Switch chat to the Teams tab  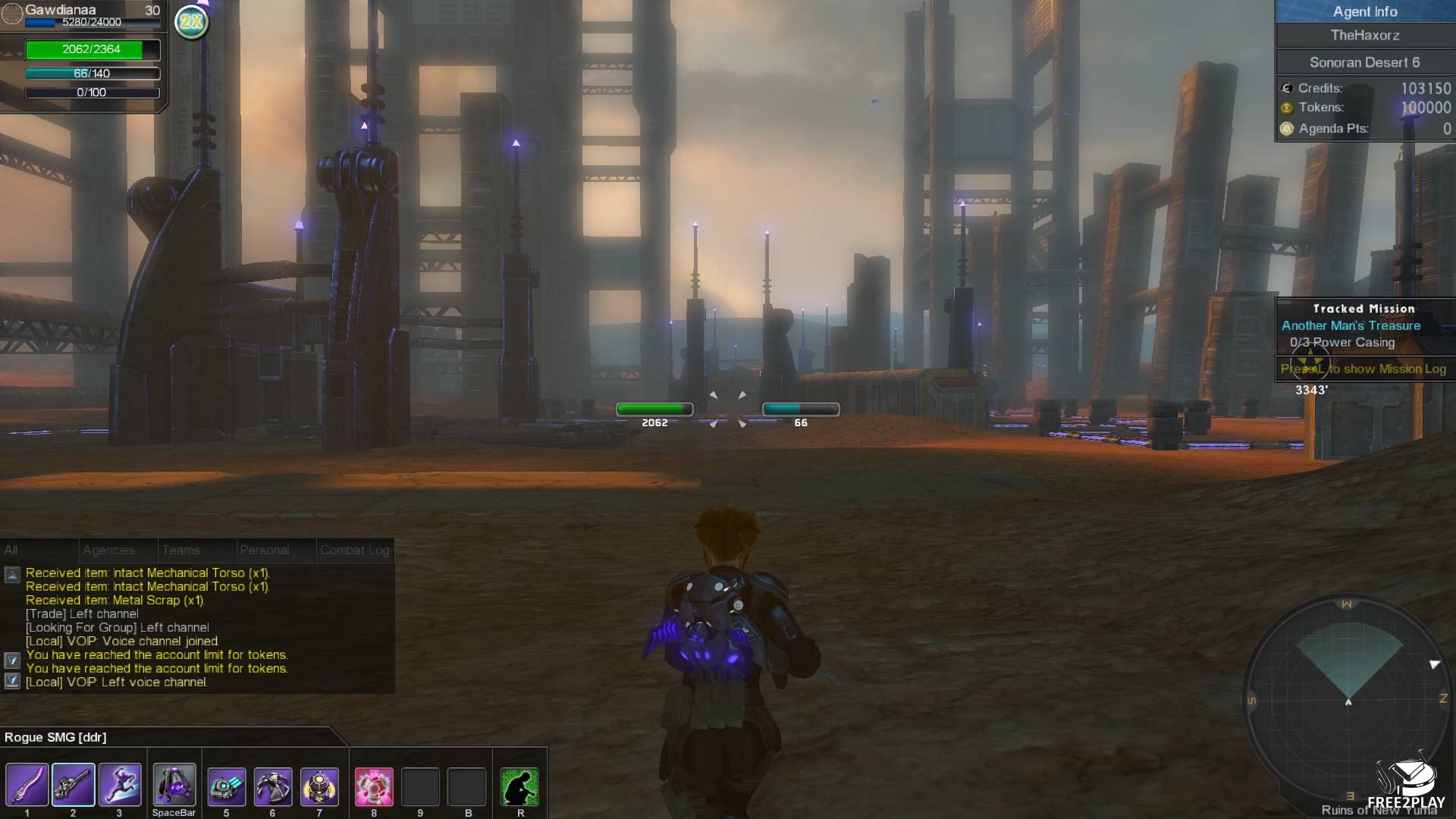pyautogui.click(x=181, y=551)
